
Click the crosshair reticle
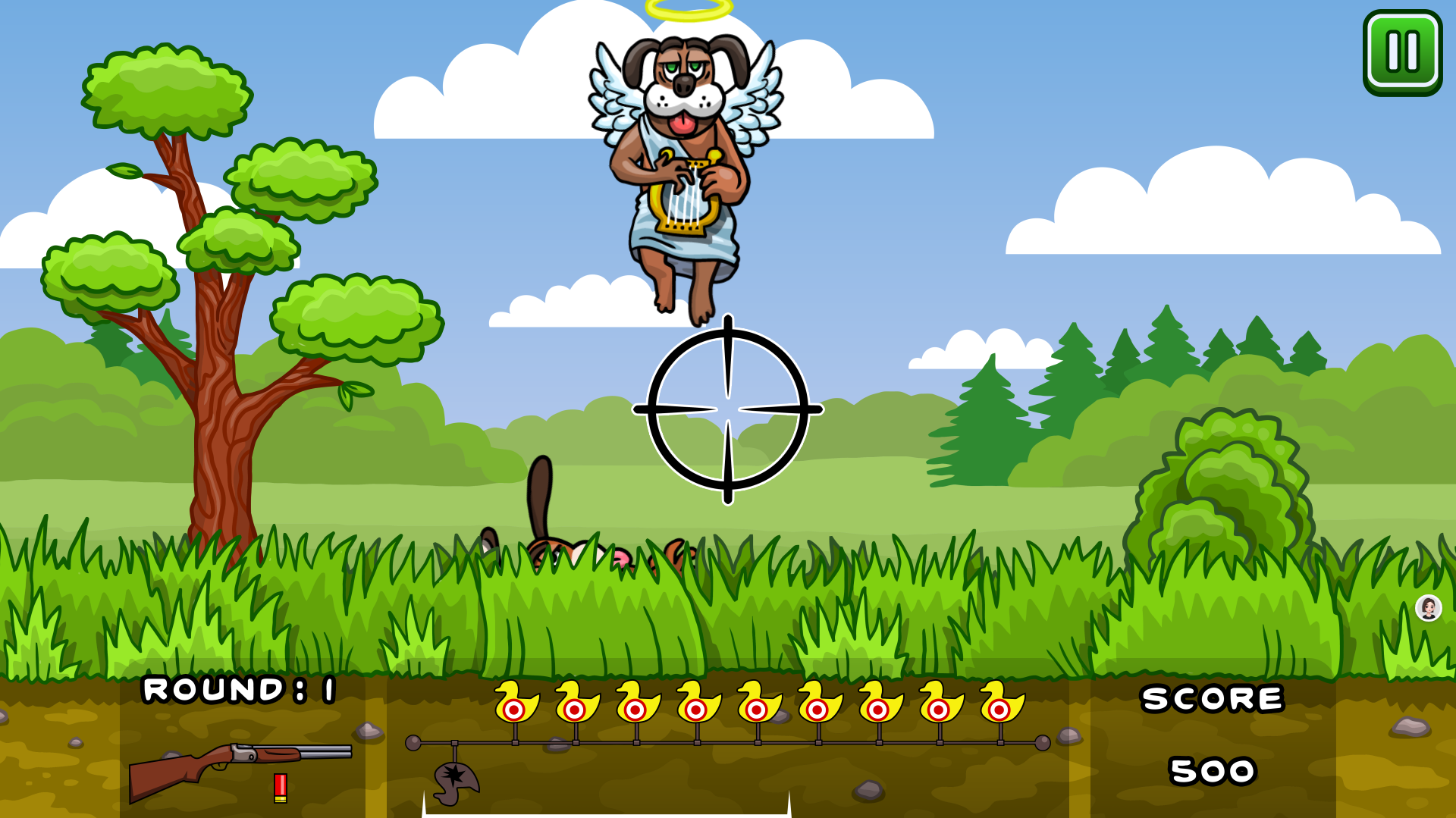coord(728,409)
